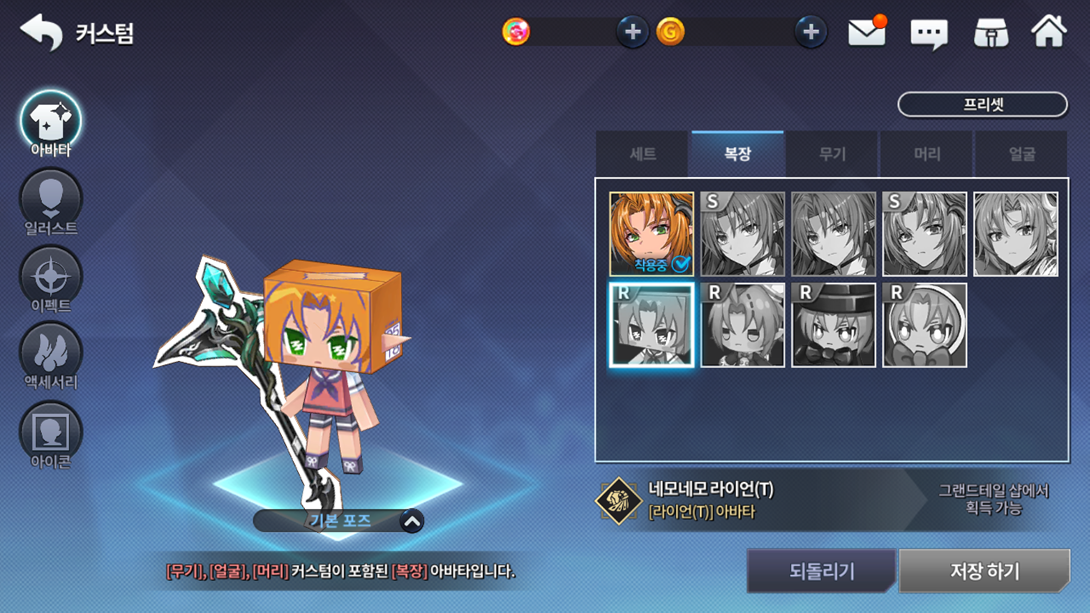Open the 아이콘 icon category

51,434
